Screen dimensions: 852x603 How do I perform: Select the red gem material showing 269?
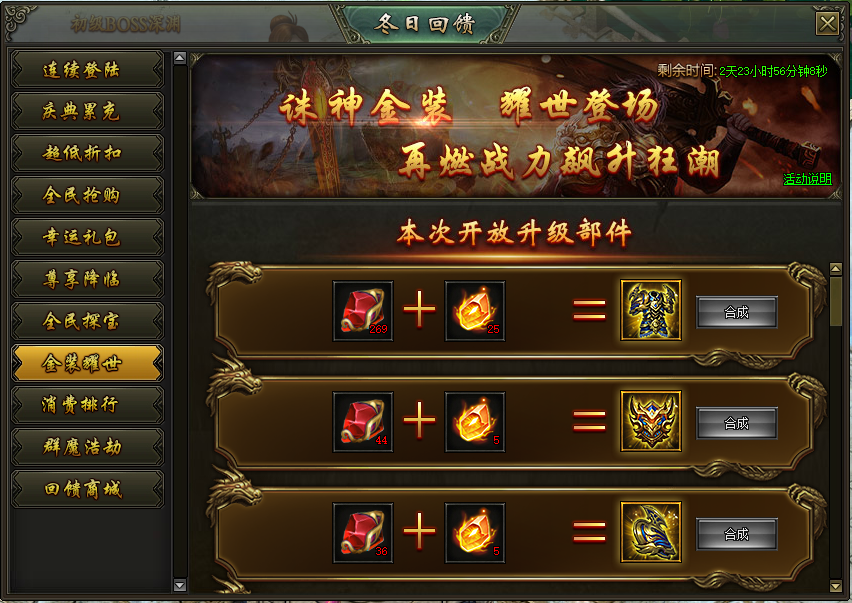tap(362, 311)
